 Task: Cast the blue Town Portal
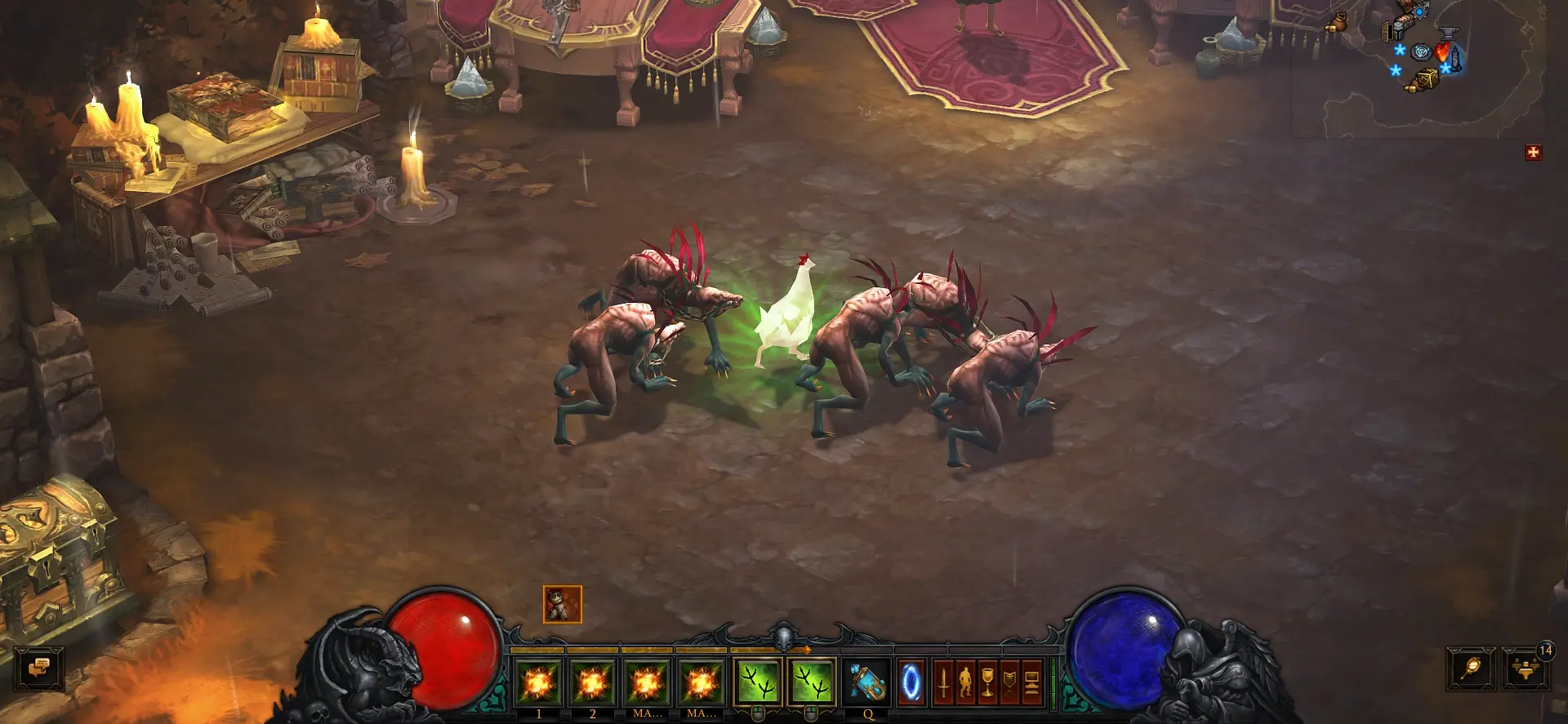point(911,682)
